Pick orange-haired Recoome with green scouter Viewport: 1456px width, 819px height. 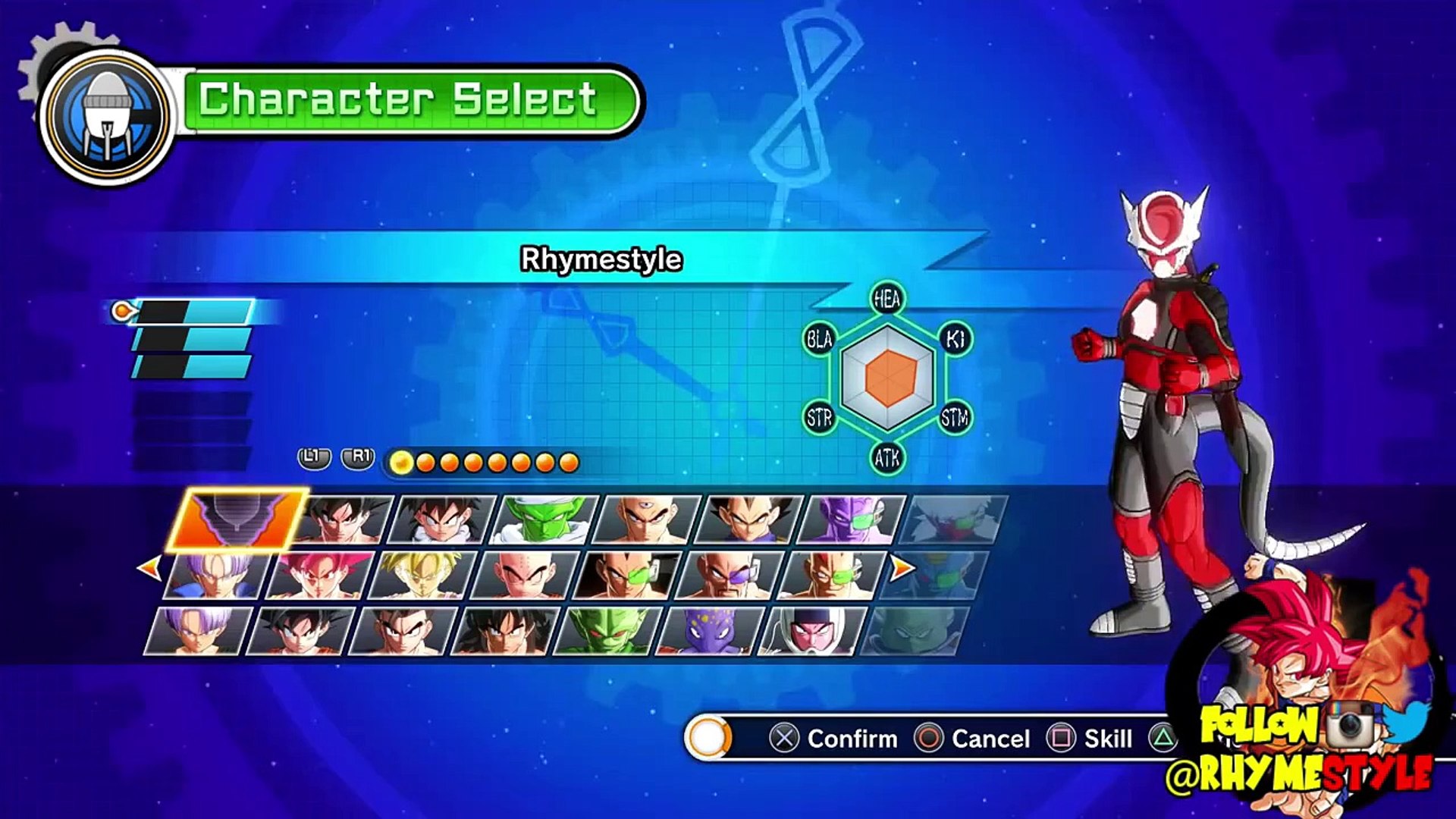[832, 576]
